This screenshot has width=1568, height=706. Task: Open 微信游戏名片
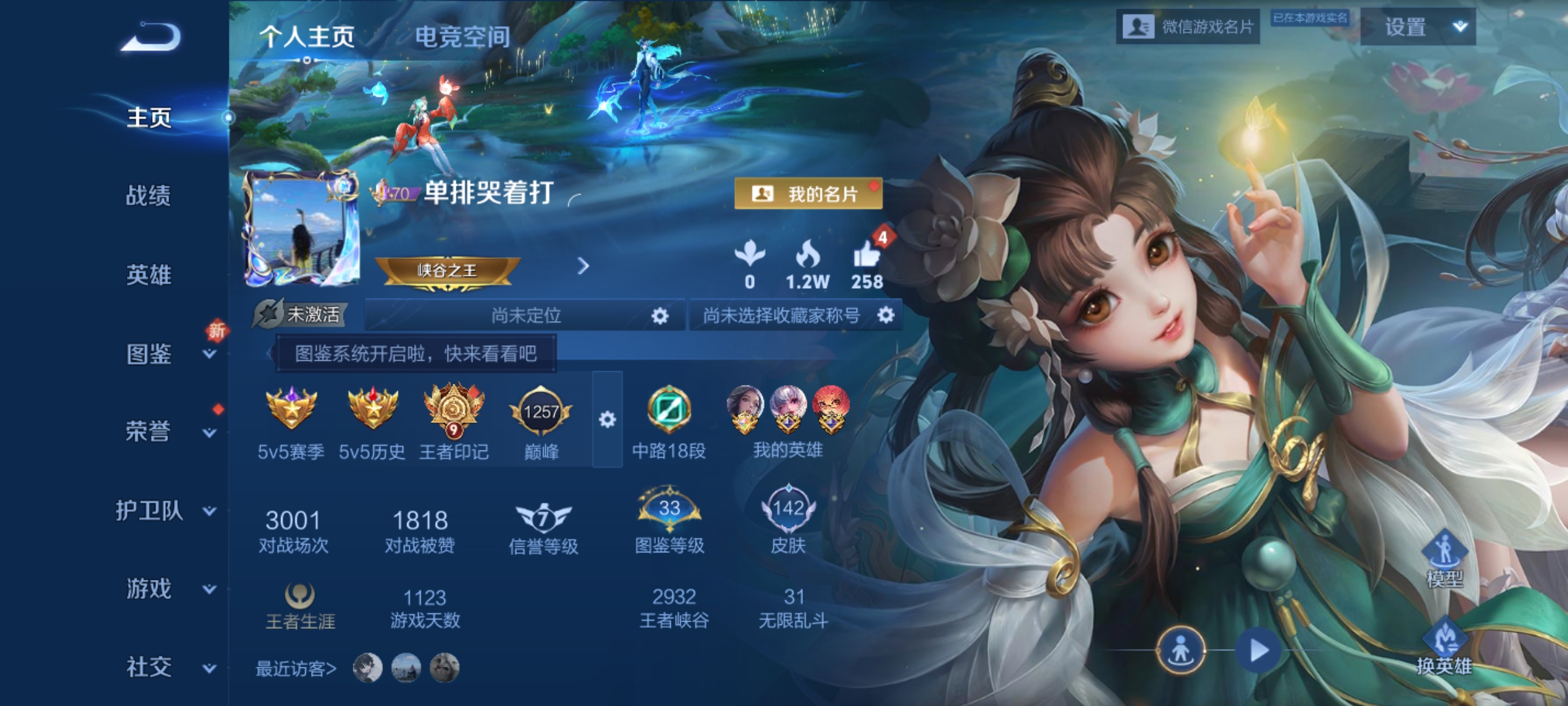tap(1188, 27)
